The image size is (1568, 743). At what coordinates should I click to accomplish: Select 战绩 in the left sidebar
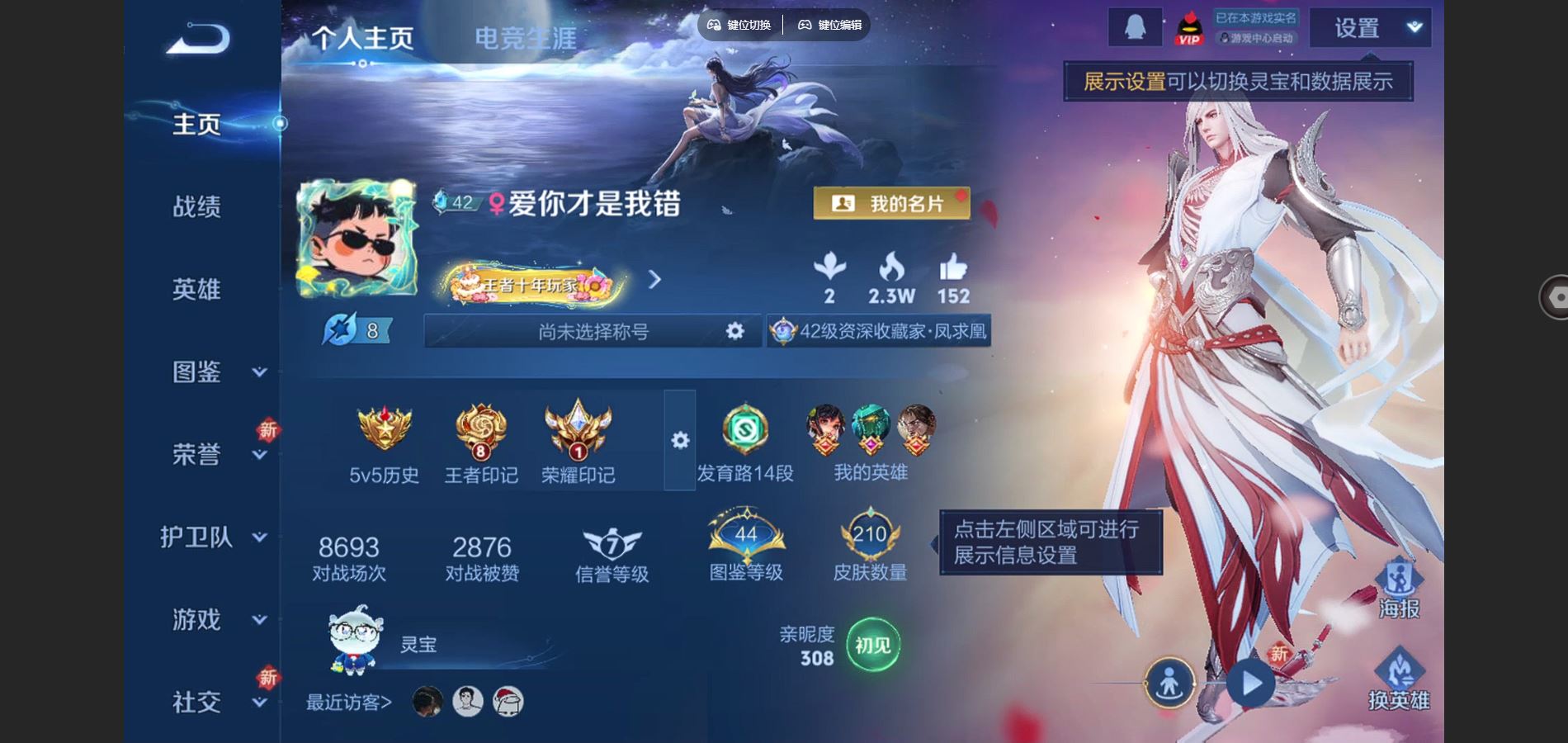point(198,208)
